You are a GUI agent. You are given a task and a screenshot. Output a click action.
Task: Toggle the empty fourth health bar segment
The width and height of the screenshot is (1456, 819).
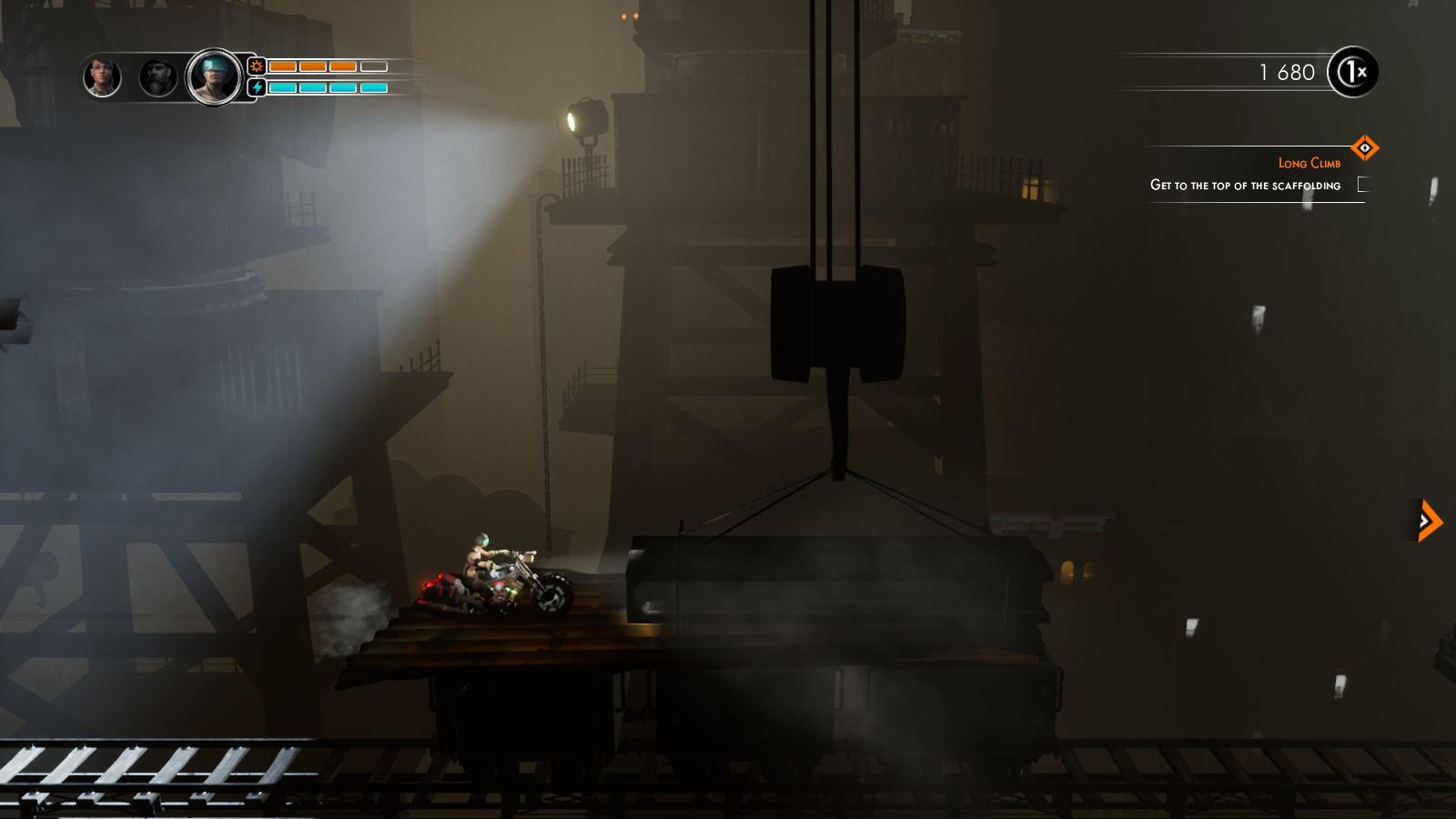point(373,66)
